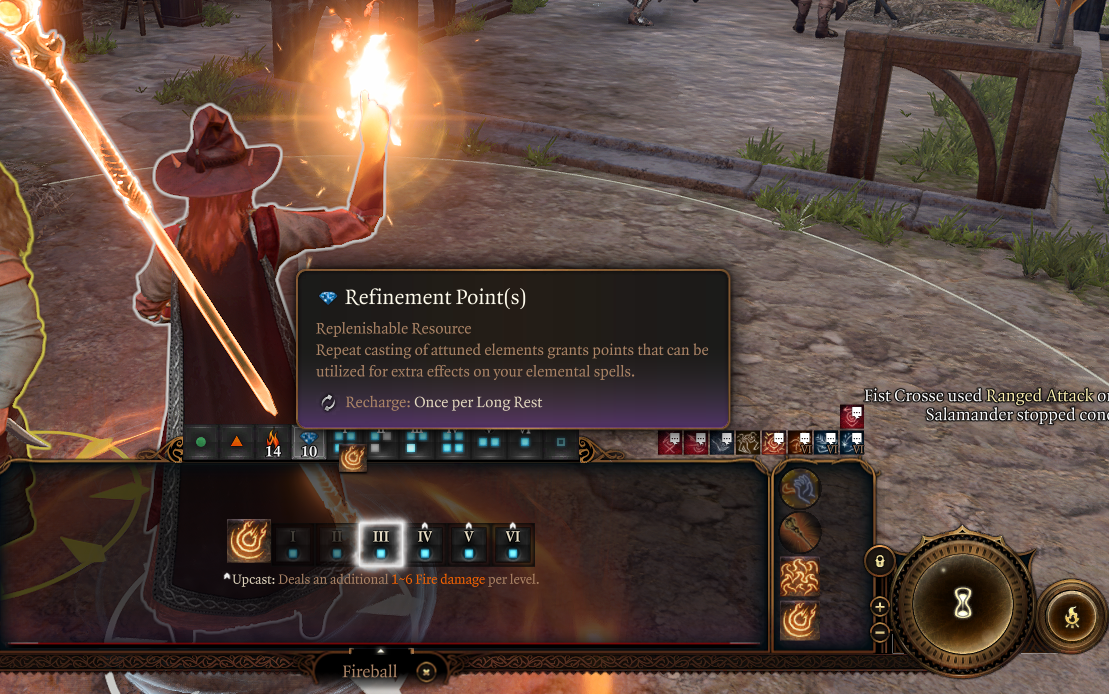Choose the level V upcast slot
This screenshot has width=1109, height=694.
pyautogui.click(x=469, y=543)
